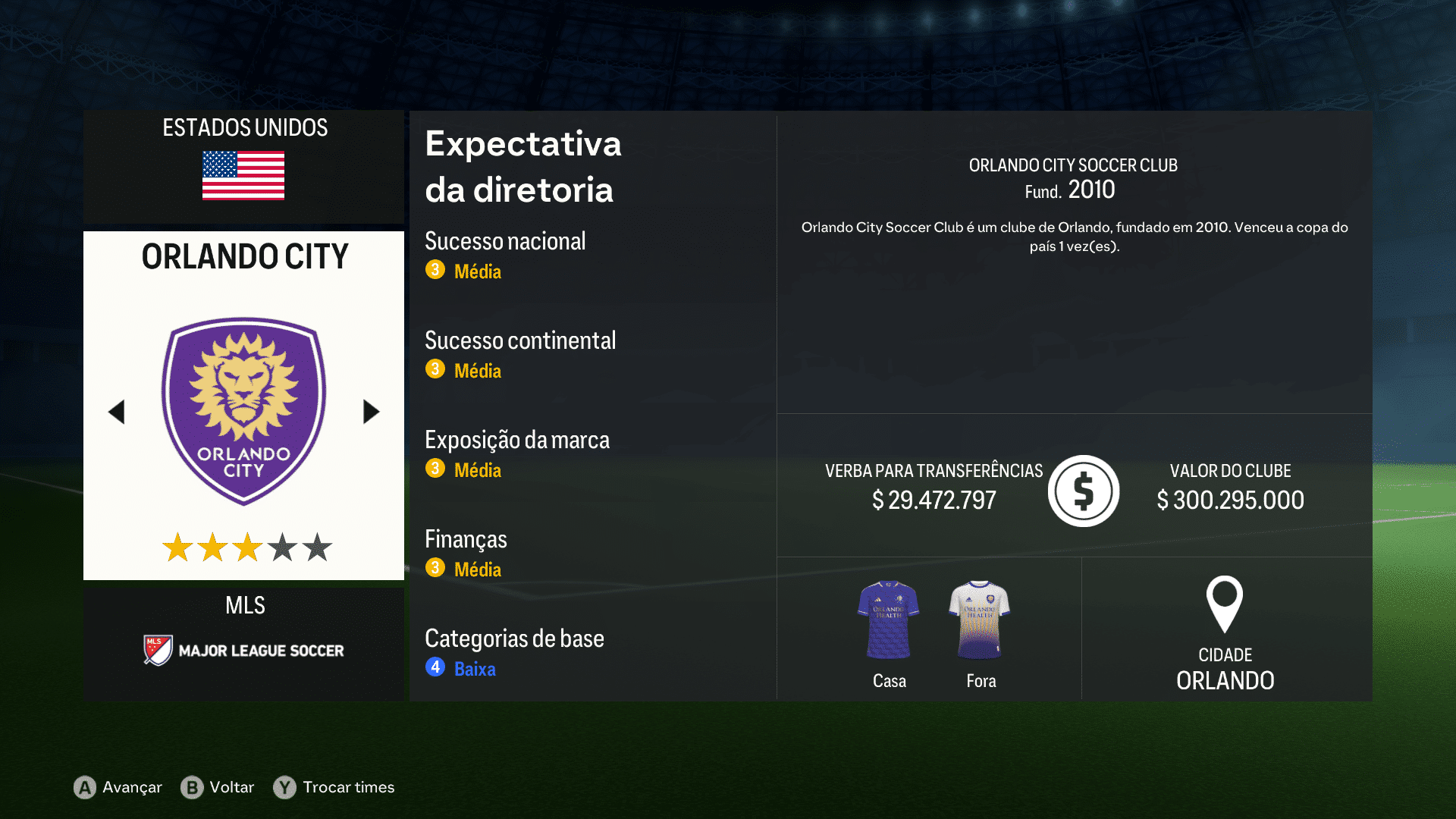Select the ESTADOS UNIDOS country header
This screenshot has height=819, width=1456.
point(244,128)
